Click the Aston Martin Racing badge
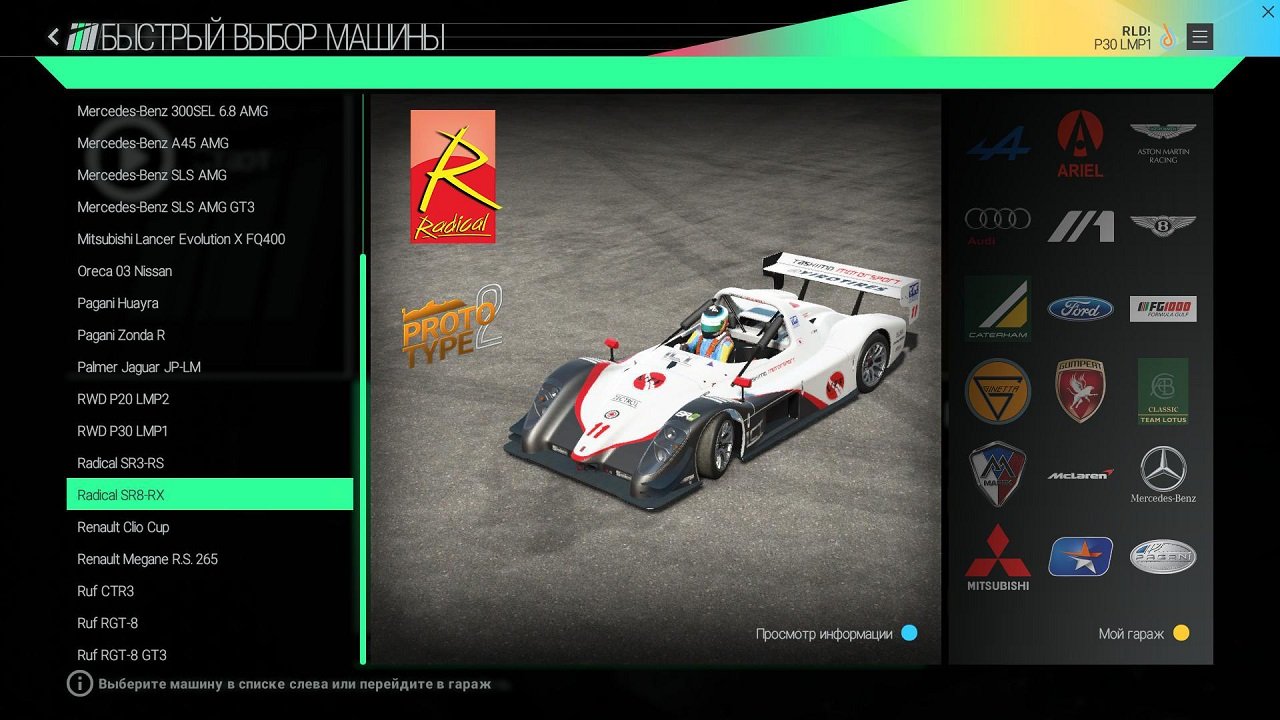This screenshot has height=720, width=1280. tap(1163, 143)
